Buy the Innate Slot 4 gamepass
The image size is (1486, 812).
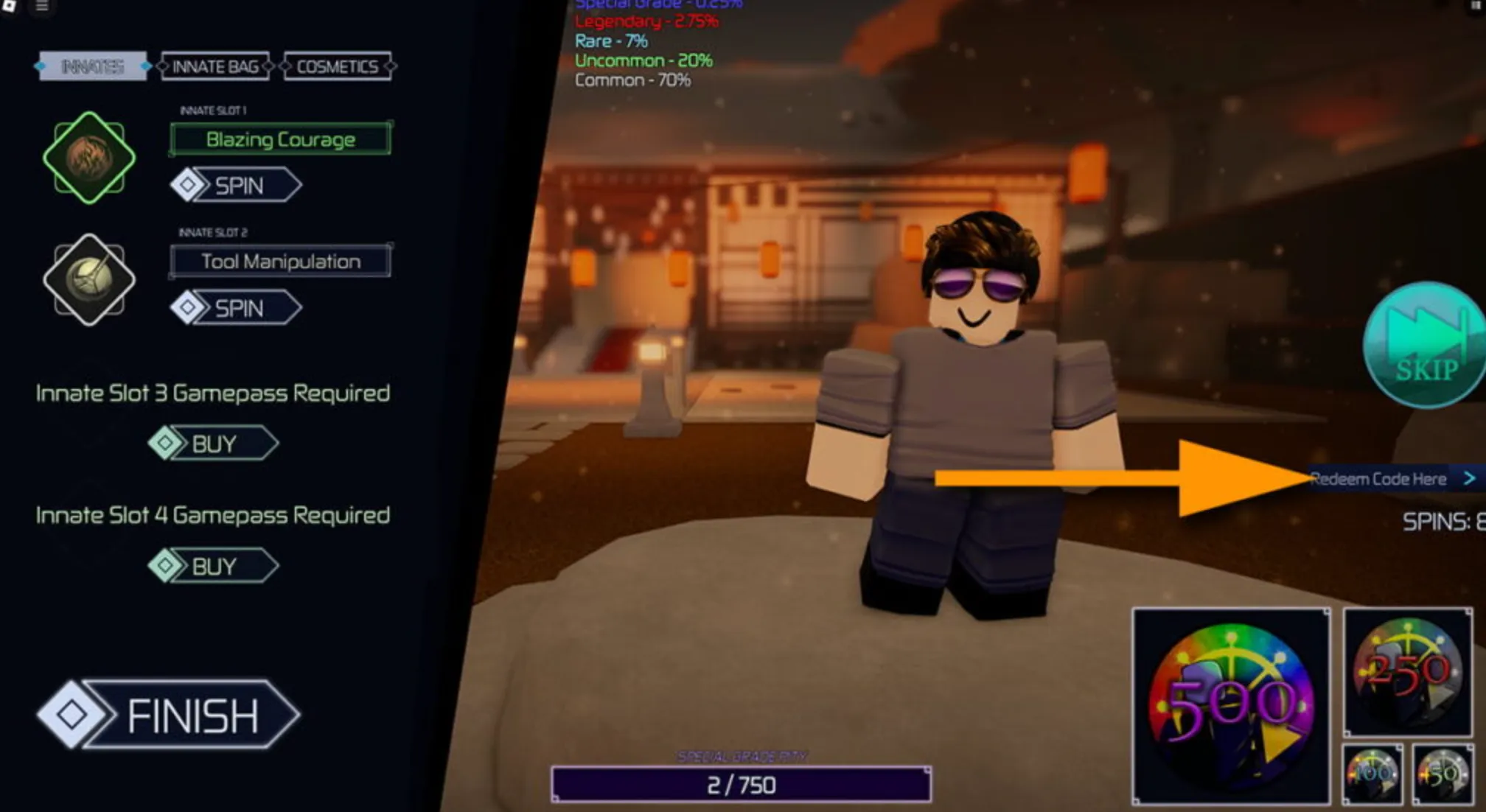pos(214,567)
